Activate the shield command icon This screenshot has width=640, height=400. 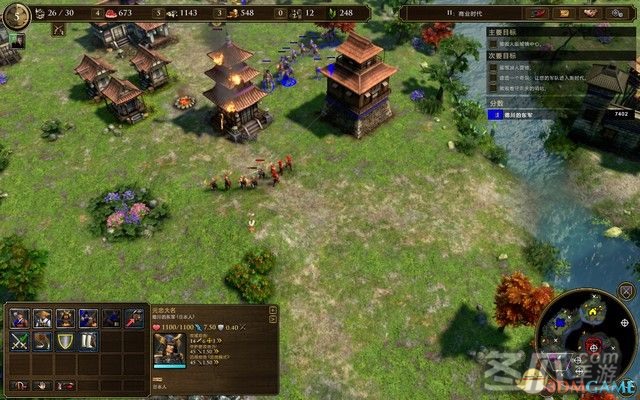65,341
